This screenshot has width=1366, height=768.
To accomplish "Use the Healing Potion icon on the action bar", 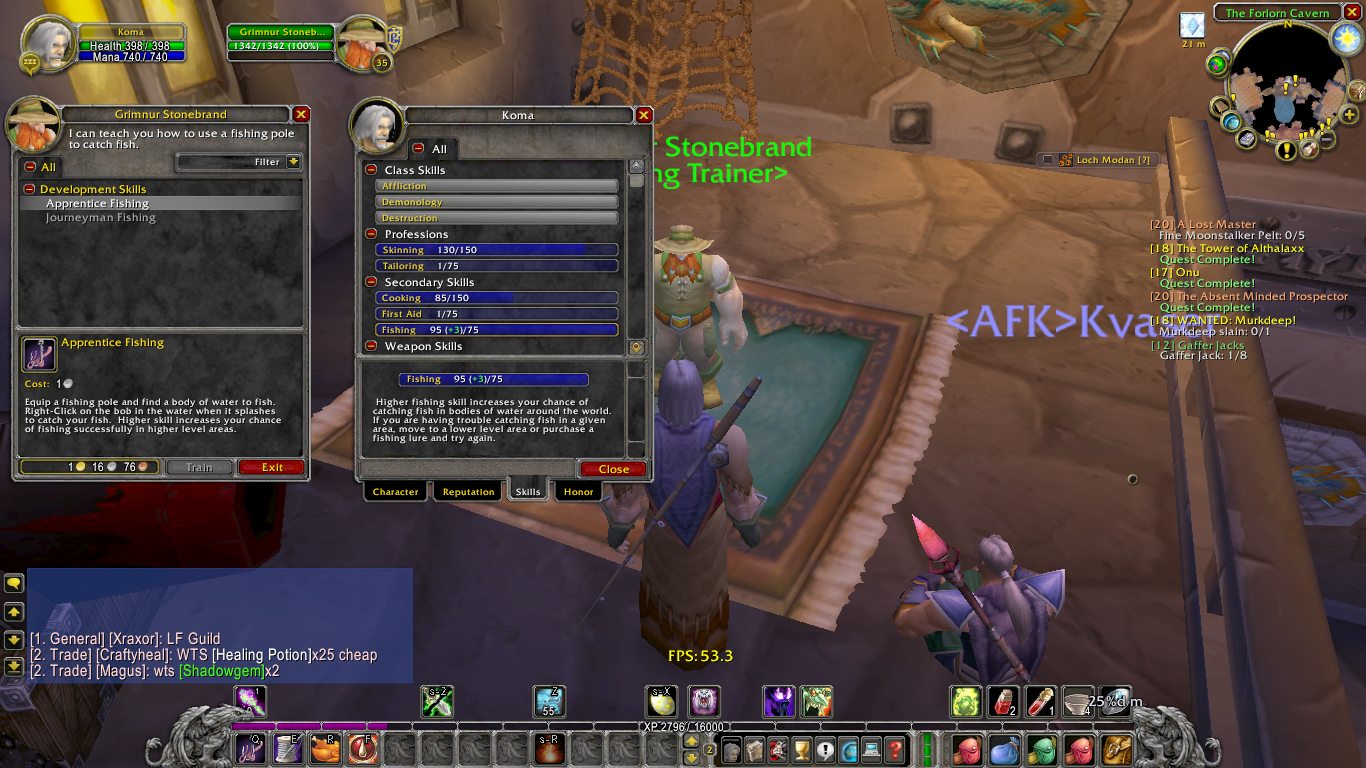I will 1004,701.
